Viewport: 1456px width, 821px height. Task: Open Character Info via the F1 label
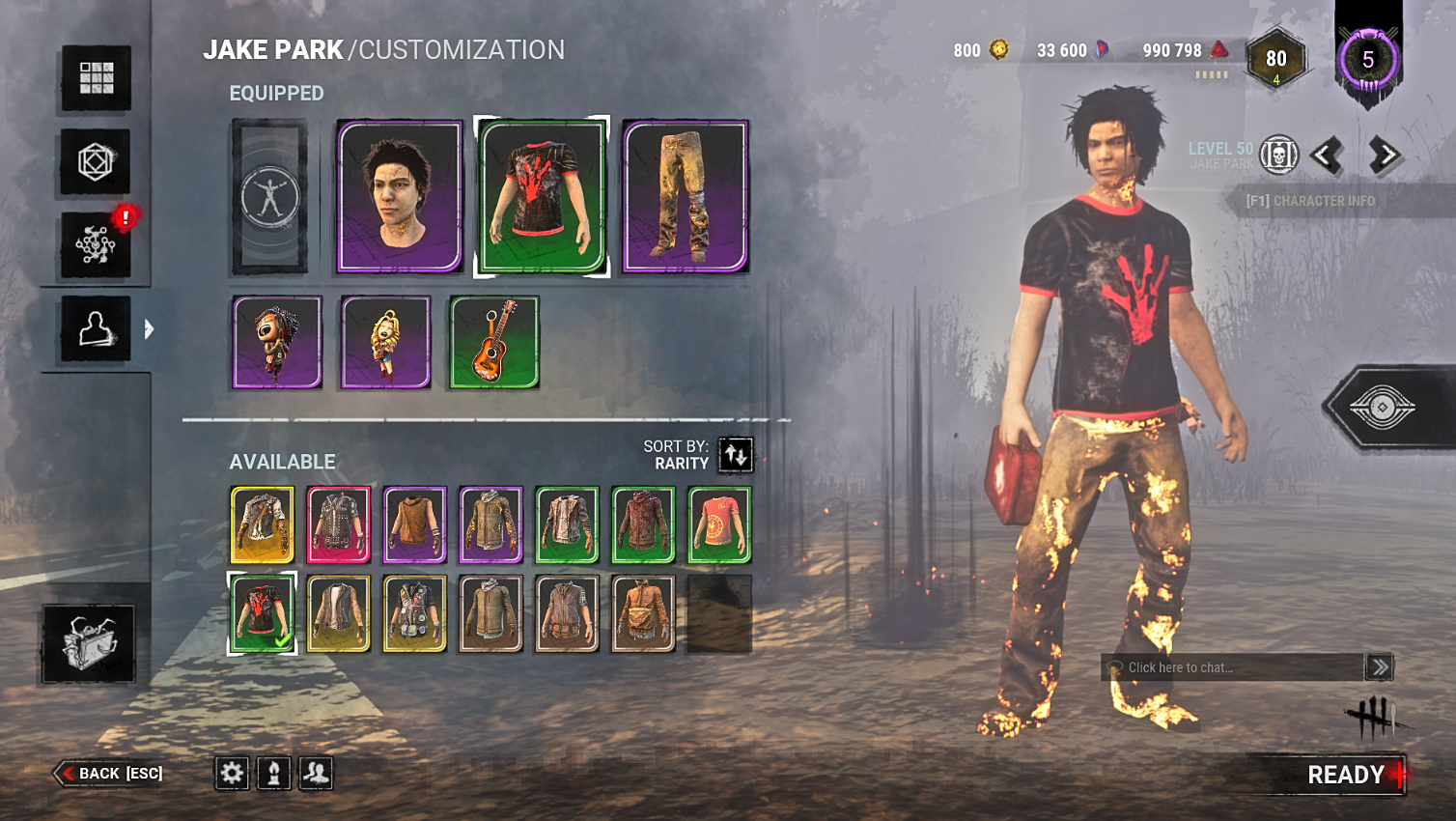(x=1312, y=202)
